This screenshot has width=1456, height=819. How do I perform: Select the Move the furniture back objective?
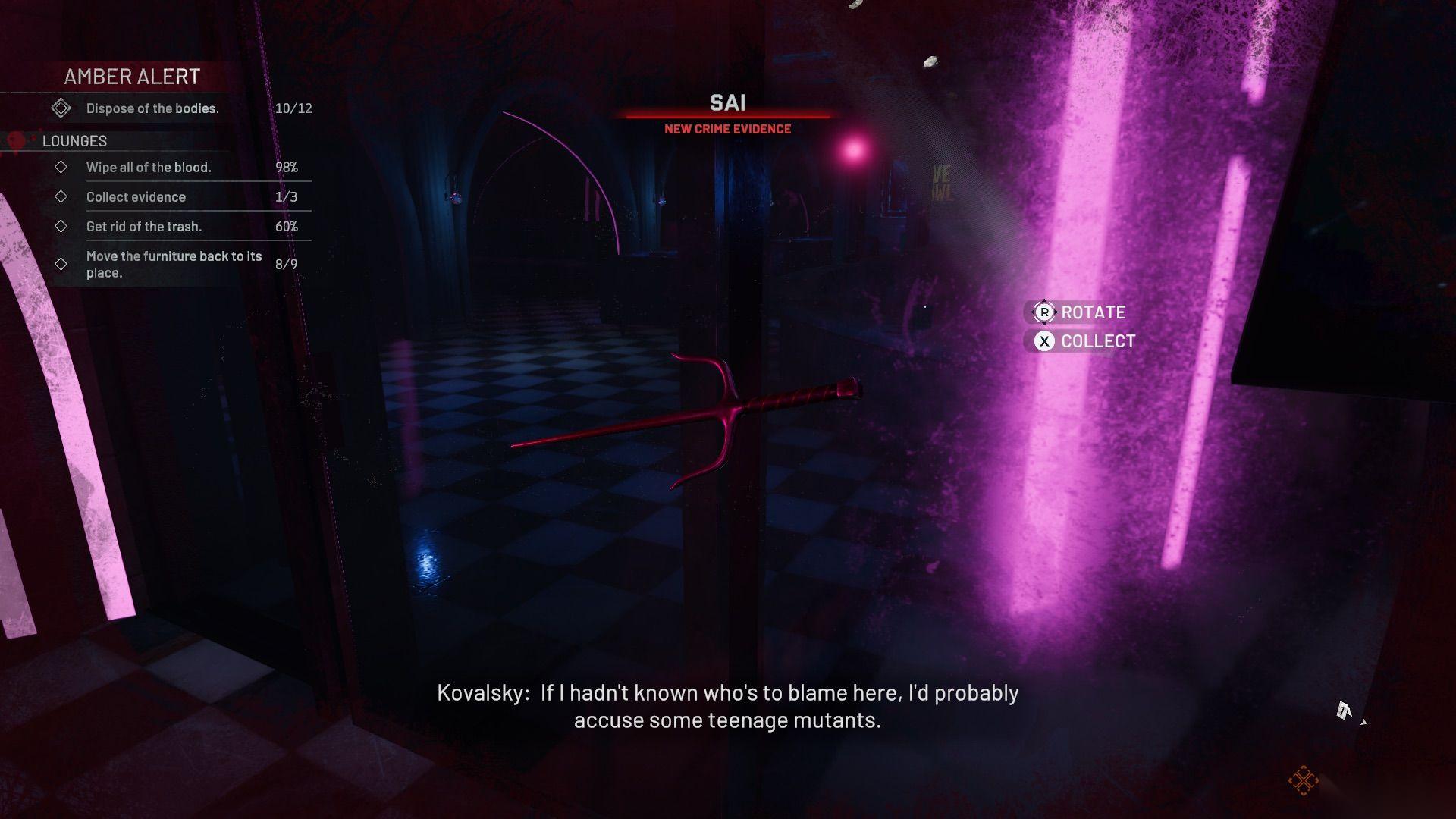point(174,264)
